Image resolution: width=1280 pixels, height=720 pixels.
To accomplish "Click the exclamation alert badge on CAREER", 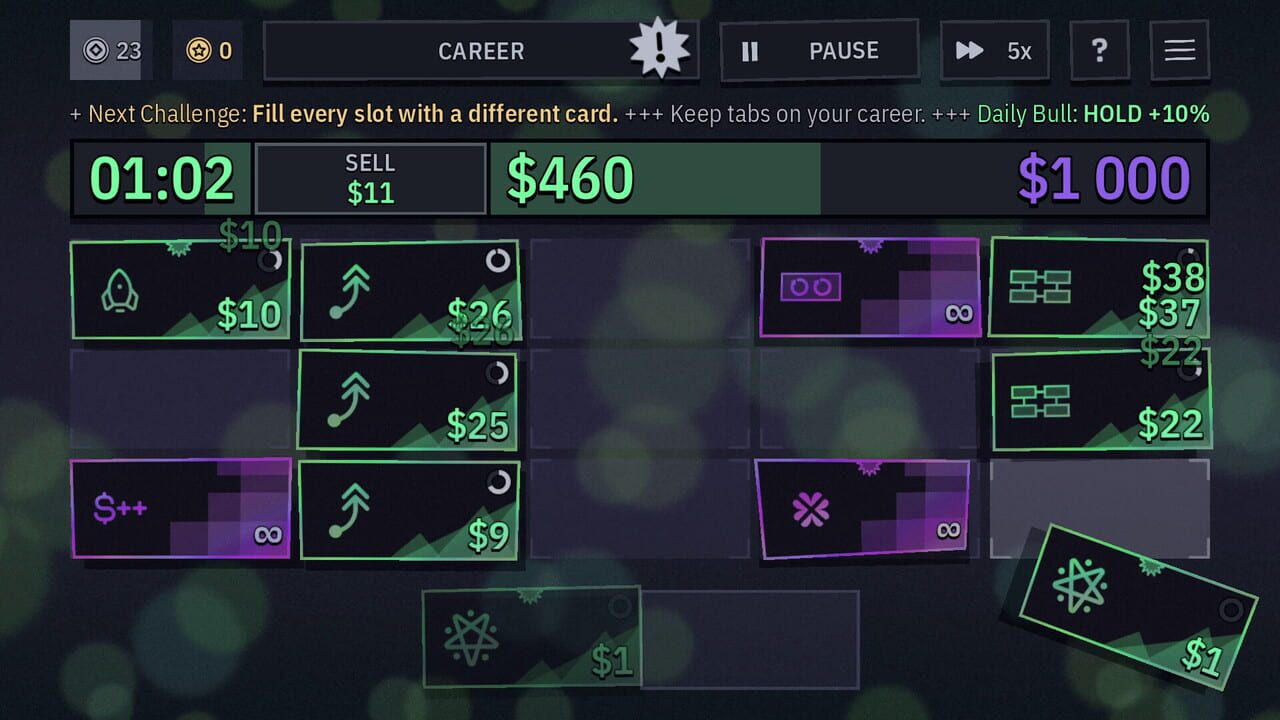I will [660, 50].
